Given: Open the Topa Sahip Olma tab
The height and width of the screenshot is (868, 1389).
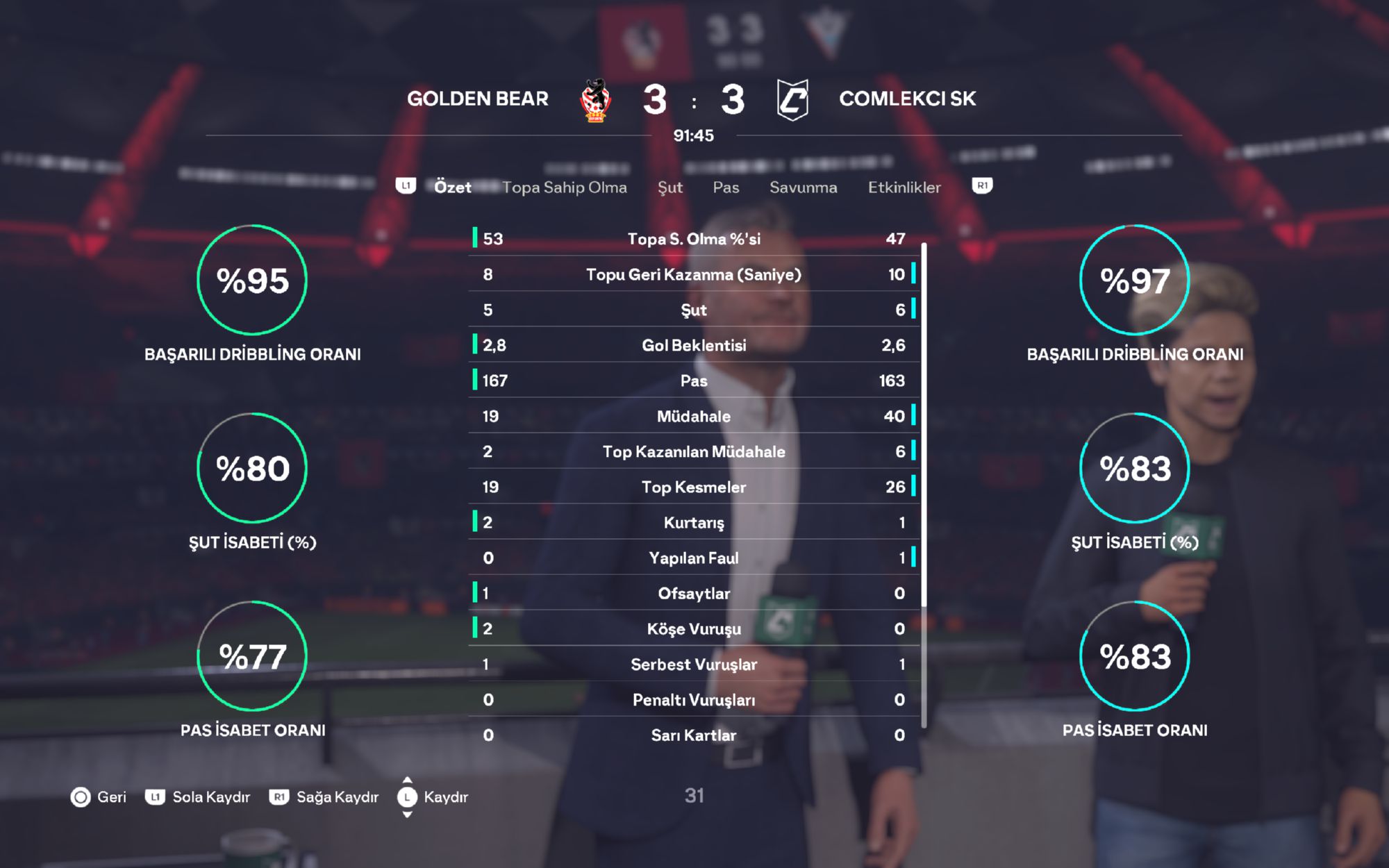Looking at the screenshot, I should [x=564, y=187].
